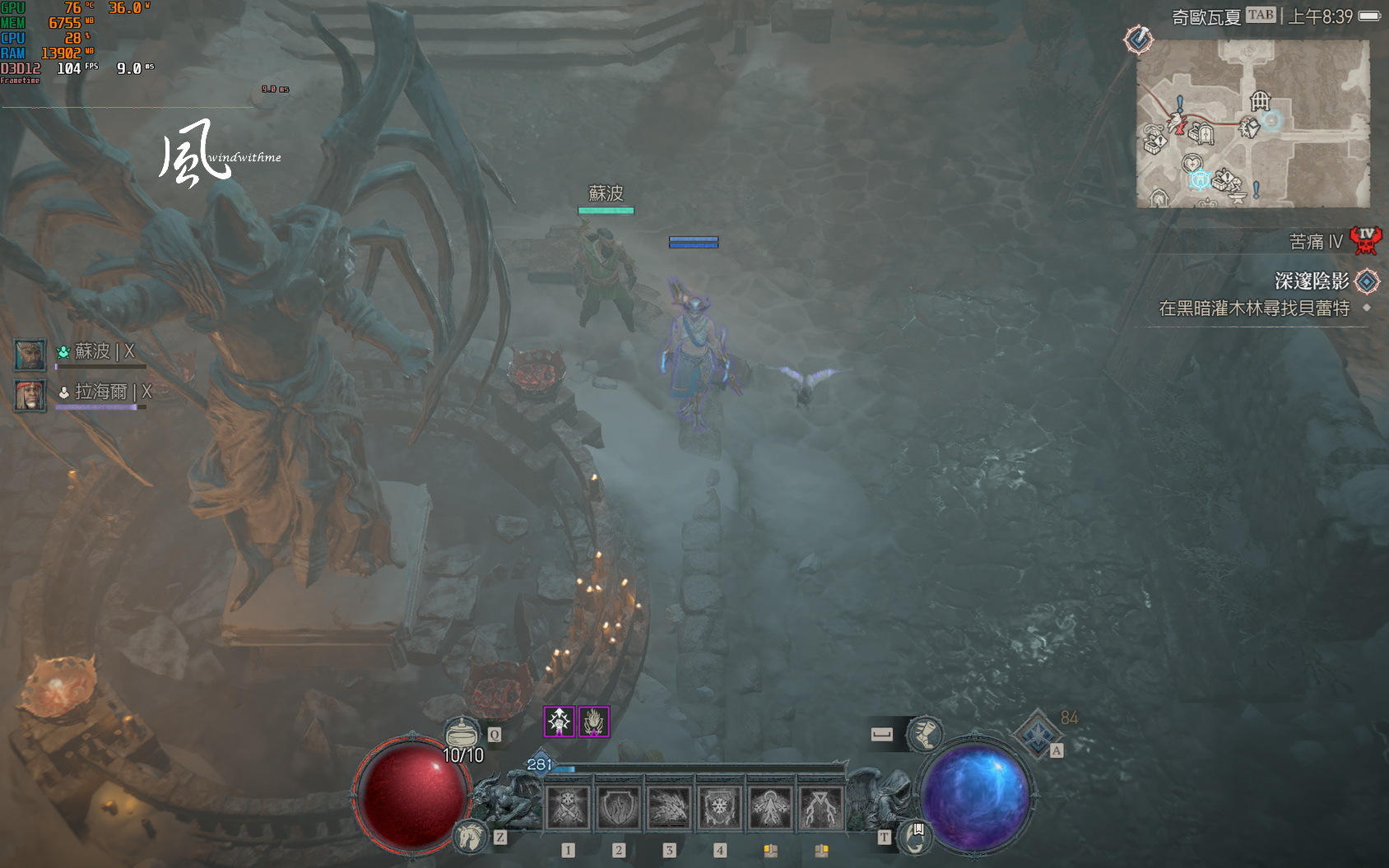Click the blue diamond paragon icon
Viewport: 1389px width, 868px height.
(1037, 732)
